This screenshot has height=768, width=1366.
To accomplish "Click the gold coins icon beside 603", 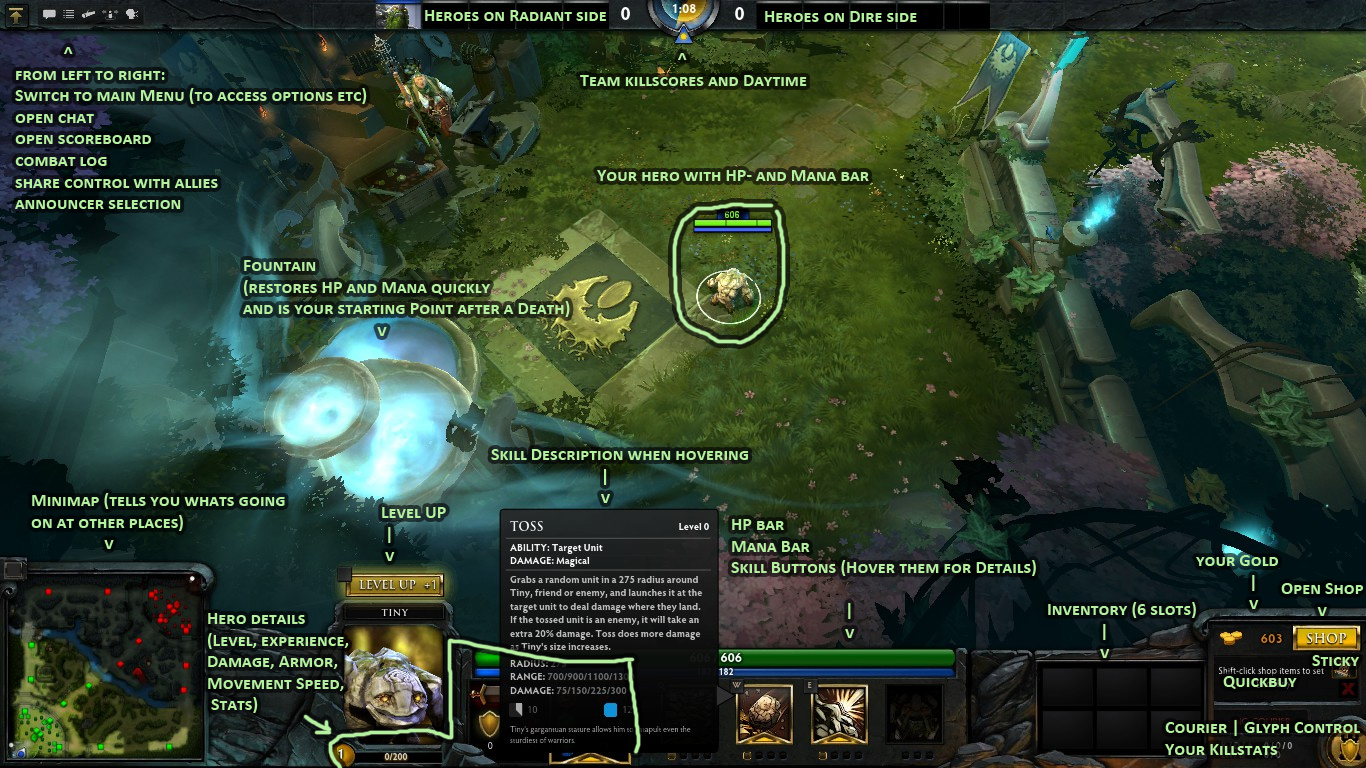I will pos(1230,638).
